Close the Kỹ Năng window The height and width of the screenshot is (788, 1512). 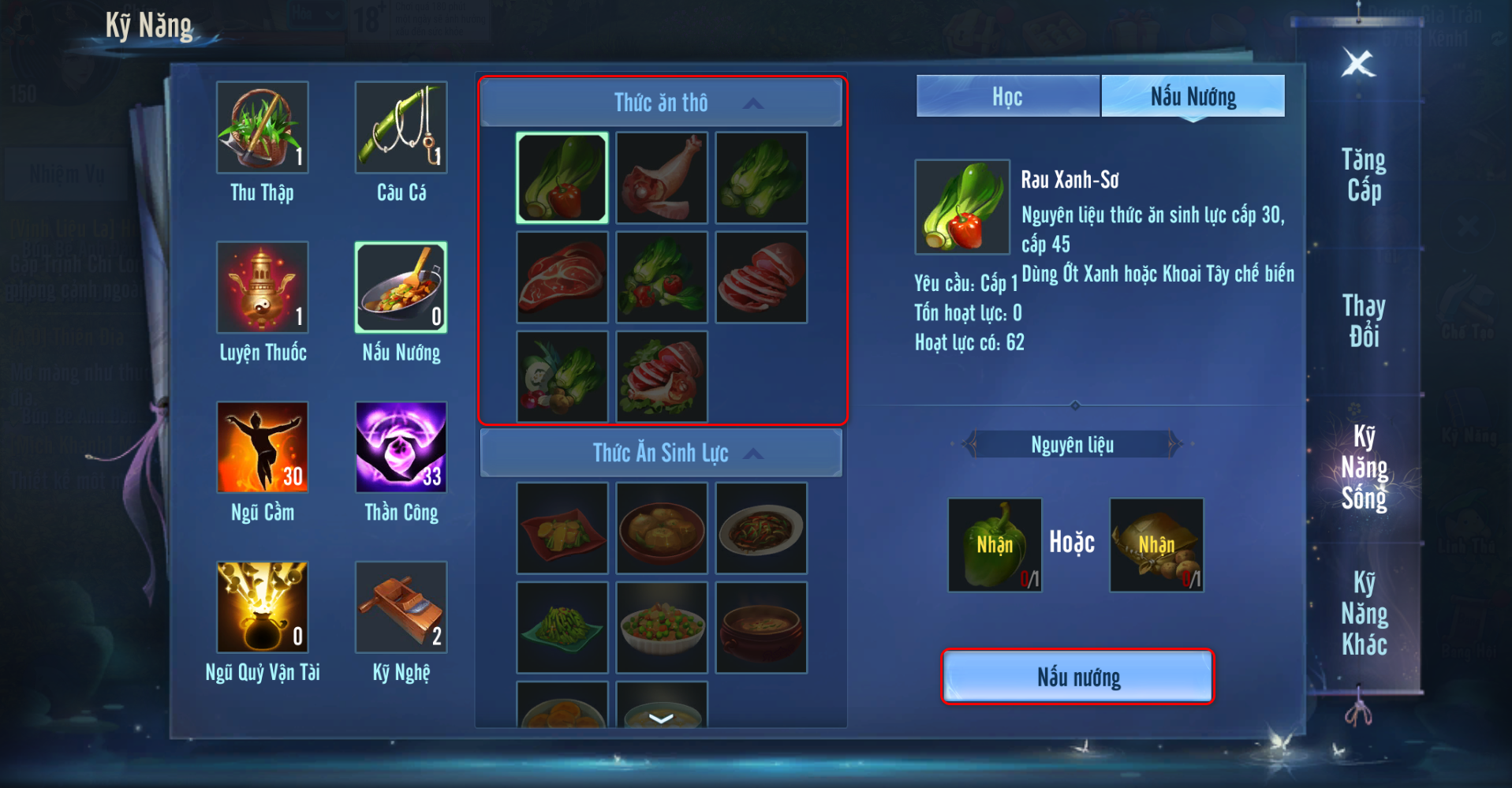coord(1358,63)
